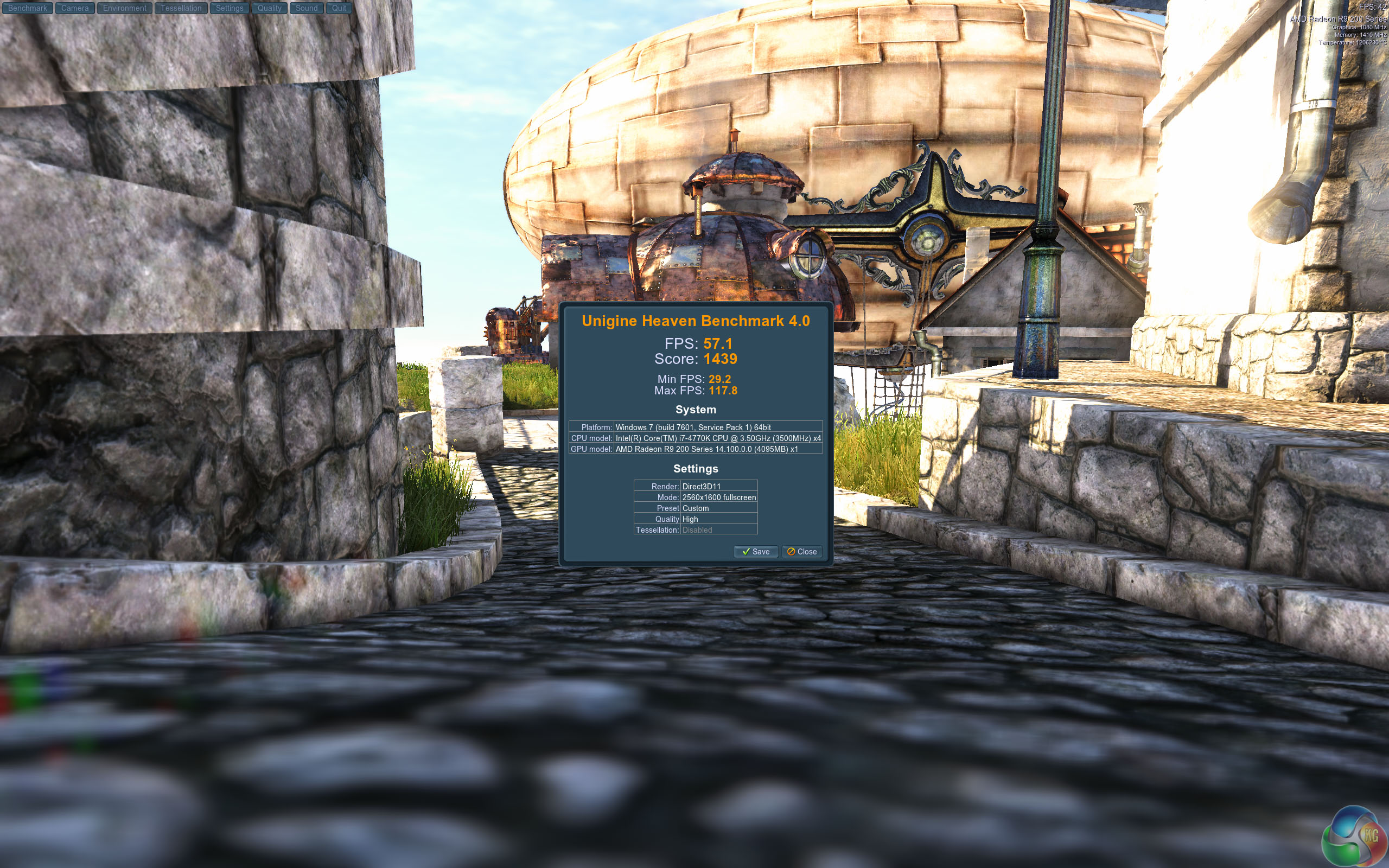This screenshot has height=868, width=1389.
Task: Select the Quality toolbar button
Action: pyautogui.click(x=269, y=8)
